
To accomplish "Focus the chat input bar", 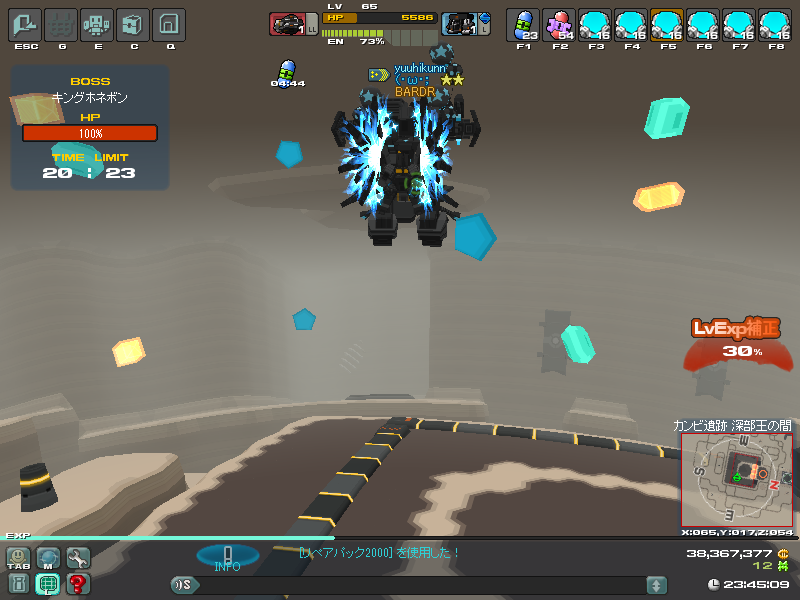I will pos(420,585).
